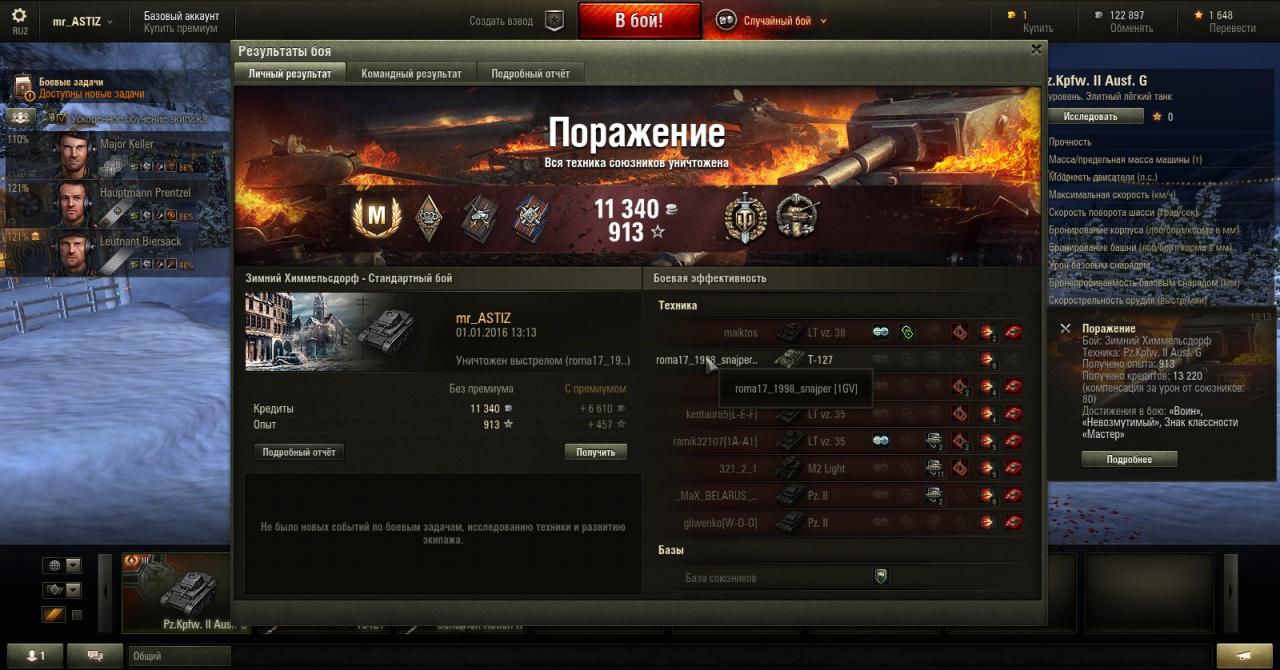Open the Подробный отчёт tab
The height and width of the screenshot is (670, 1280).
[x=530, y=74]
